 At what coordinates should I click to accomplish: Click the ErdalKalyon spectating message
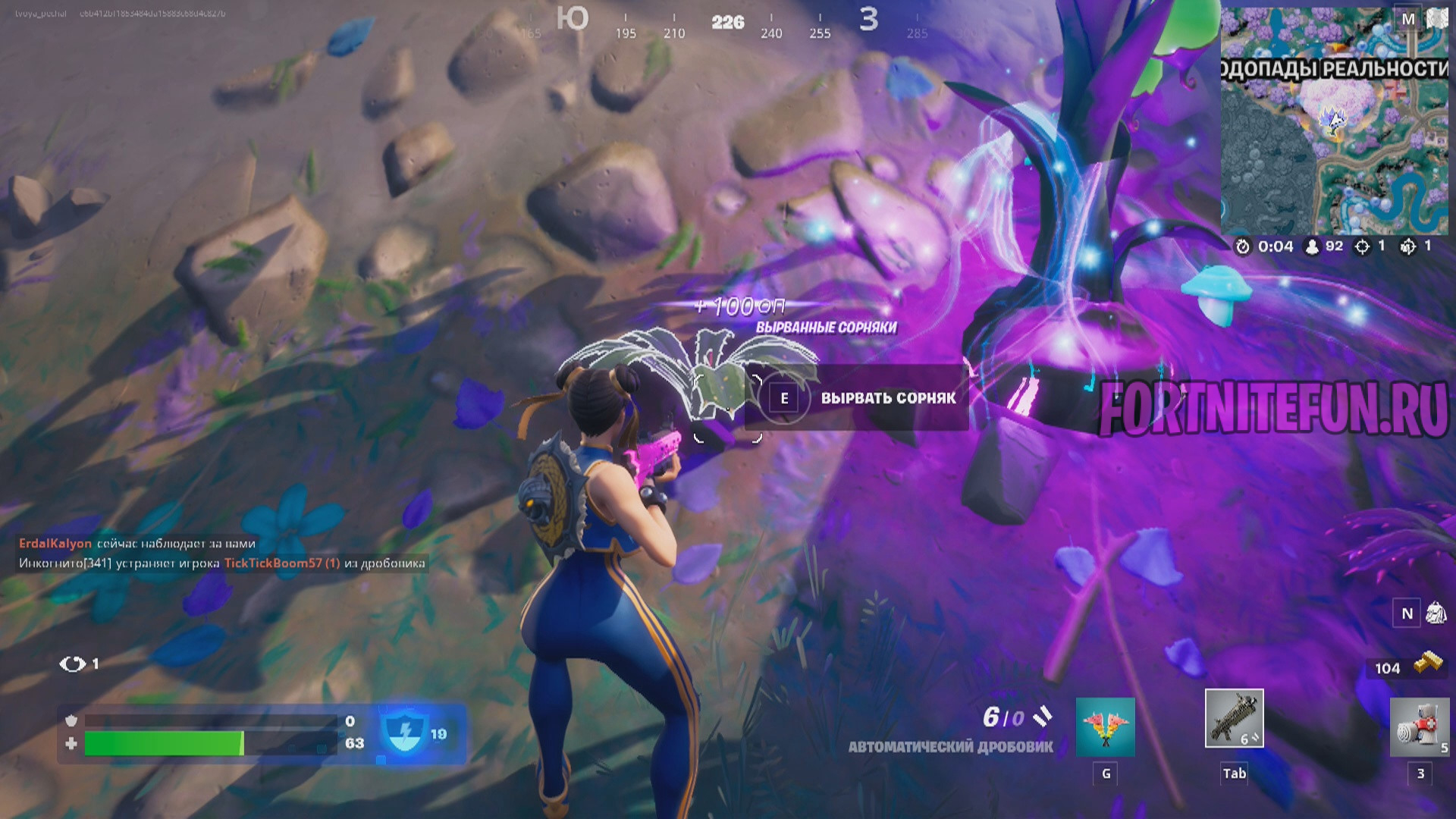[x=137, y=543]
